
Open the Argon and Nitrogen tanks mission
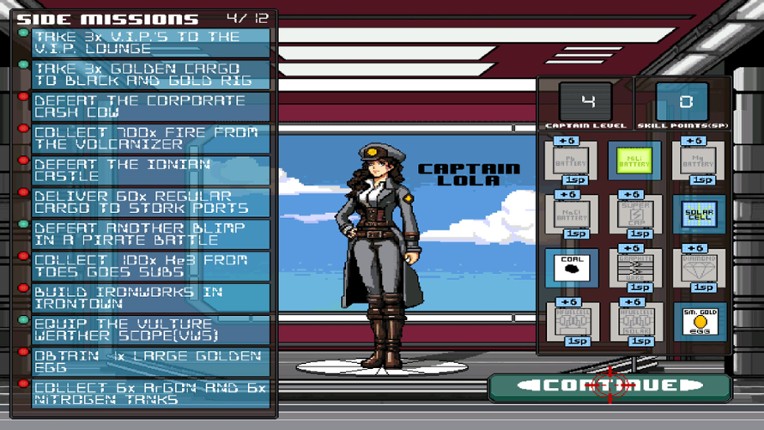[x=151, y=394]
